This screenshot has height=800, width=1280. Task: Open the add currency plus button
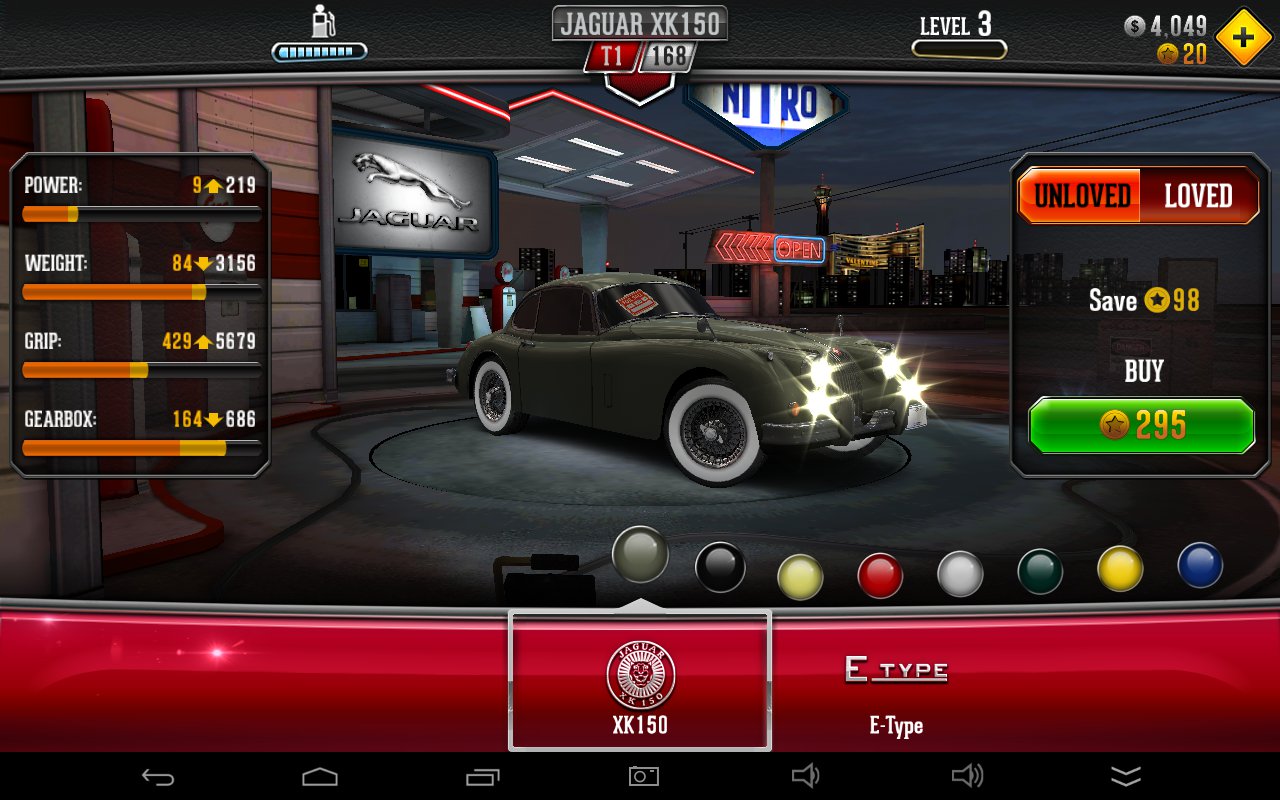(x=1243, y=38)
